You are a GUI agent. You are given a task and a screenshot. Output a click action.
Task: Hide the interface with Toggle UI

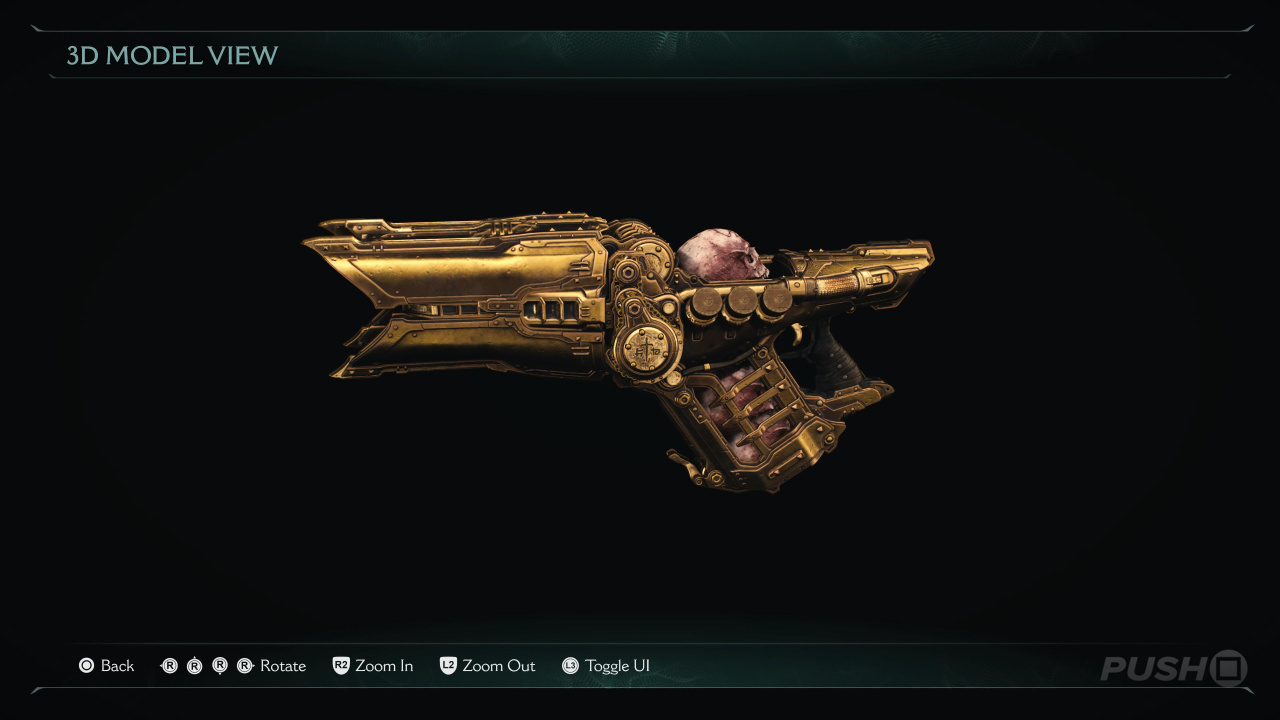pyautogui.click(x=606, y=666)
